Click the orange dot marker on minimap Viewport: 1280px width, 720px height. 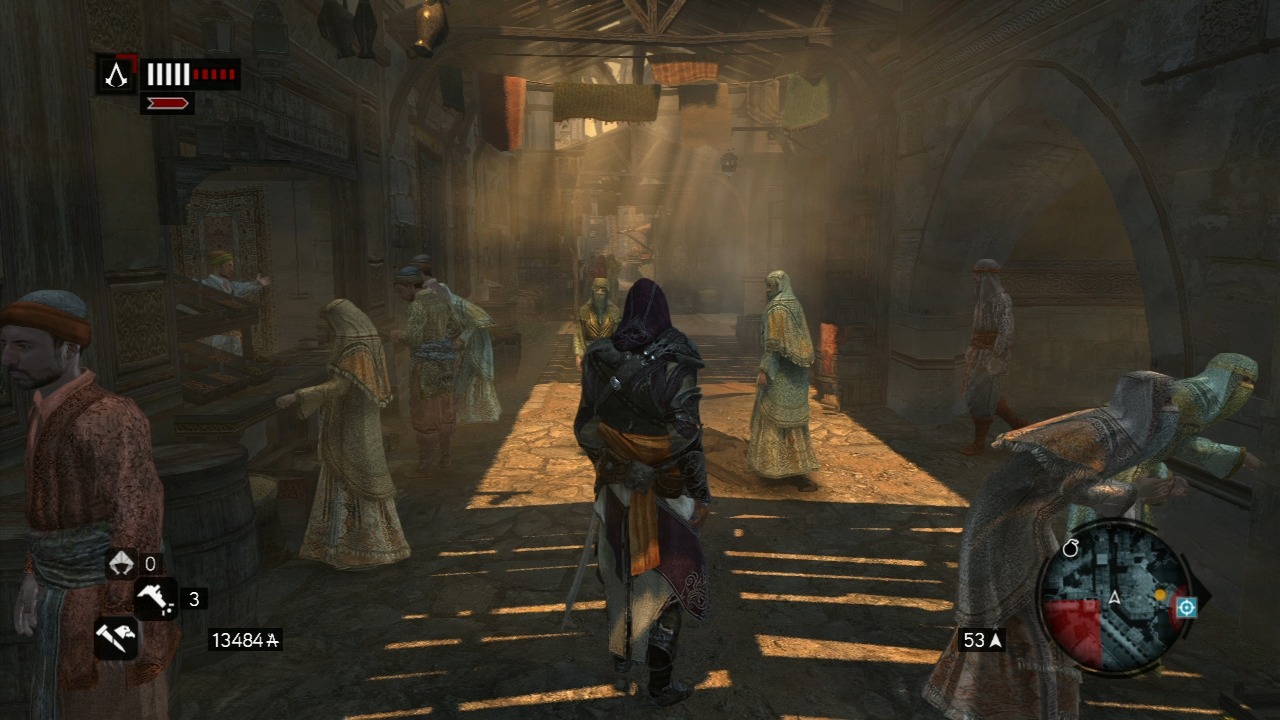coord(1160,594)
